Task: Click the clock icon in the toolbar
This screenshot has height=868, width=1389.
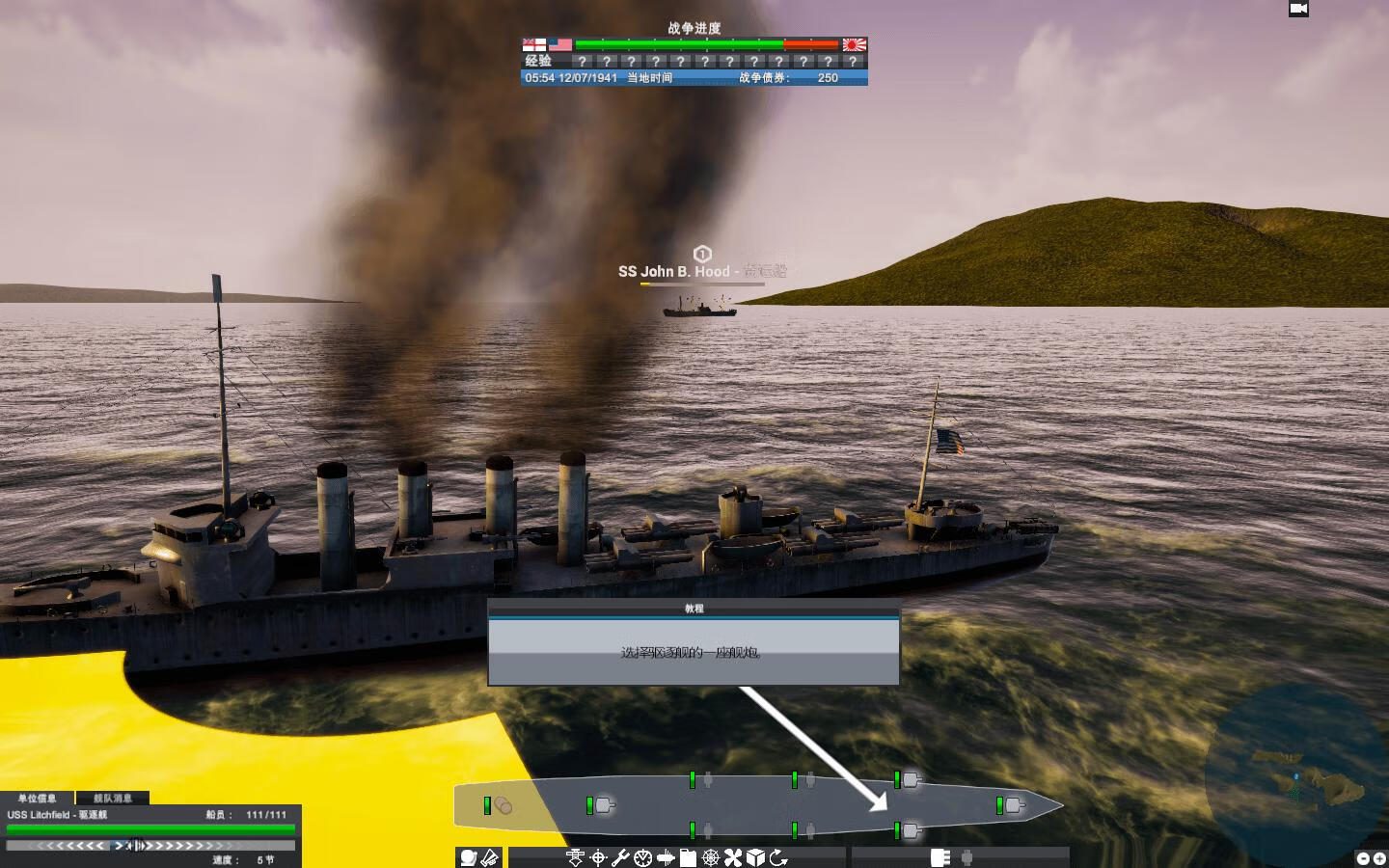Action: point(642,857)
